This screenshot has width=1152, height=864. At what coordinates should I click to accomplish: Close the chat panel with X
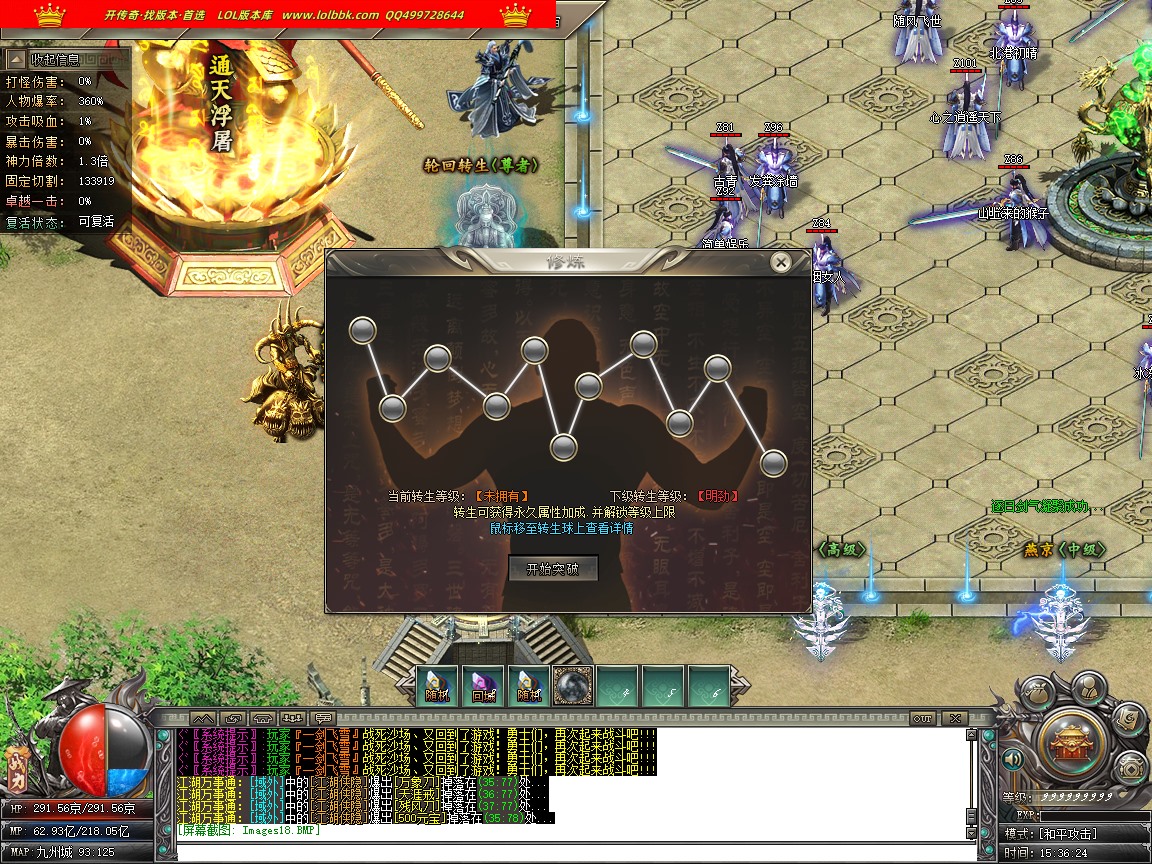click(954, 718)
